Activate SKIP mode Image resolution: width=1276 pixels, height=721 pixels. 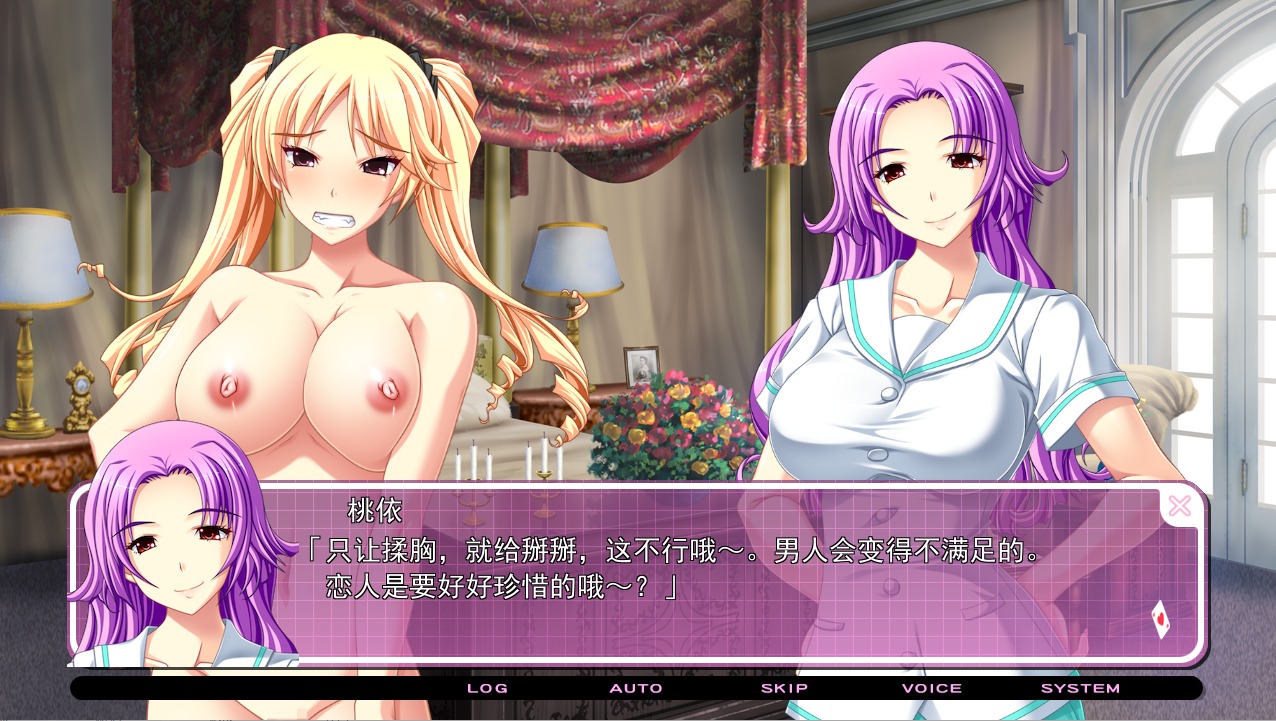(784, 688)
